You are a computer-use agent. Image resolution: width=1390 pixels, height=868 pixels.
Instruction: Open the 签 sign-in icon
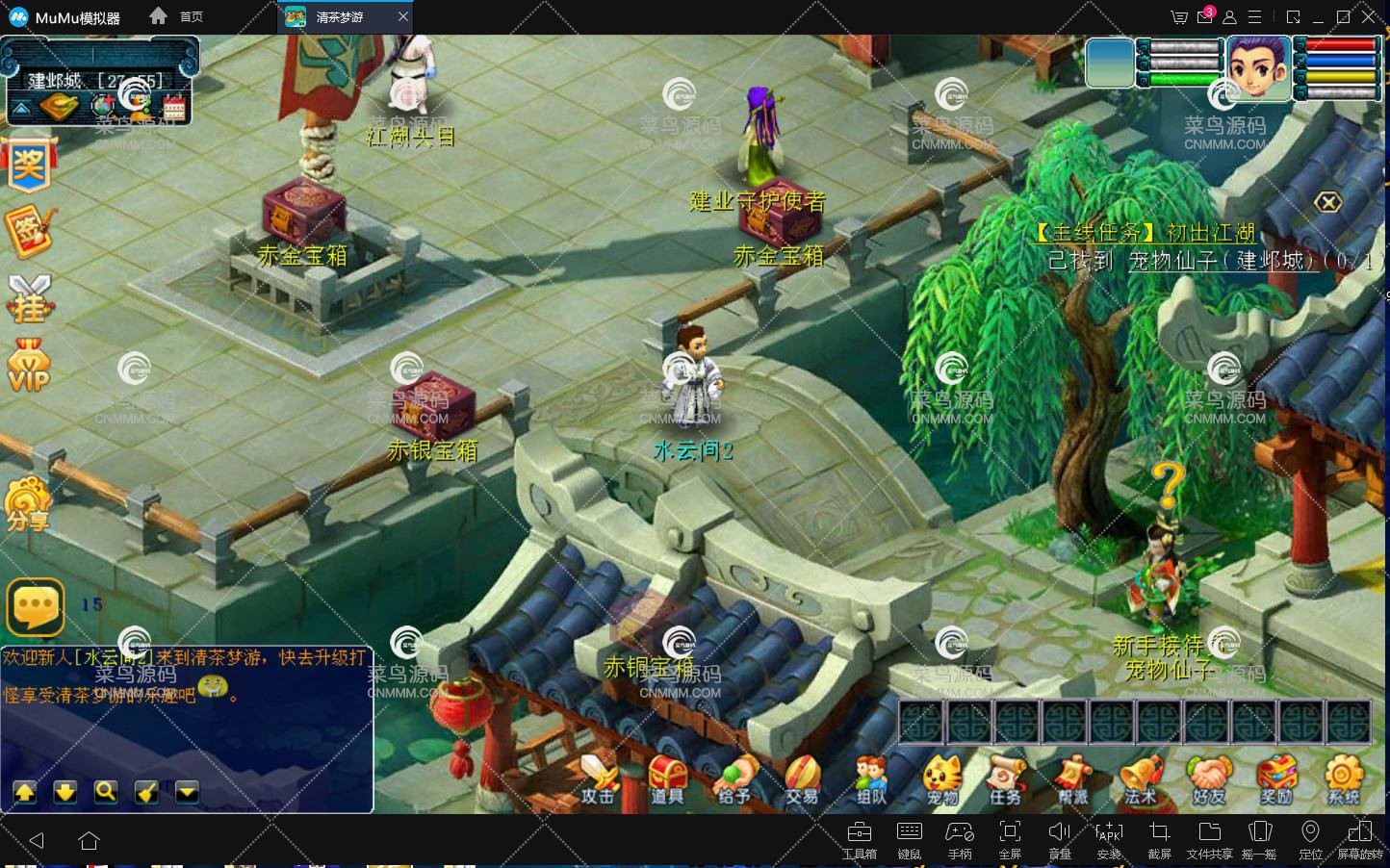click(x=29, y=231)
